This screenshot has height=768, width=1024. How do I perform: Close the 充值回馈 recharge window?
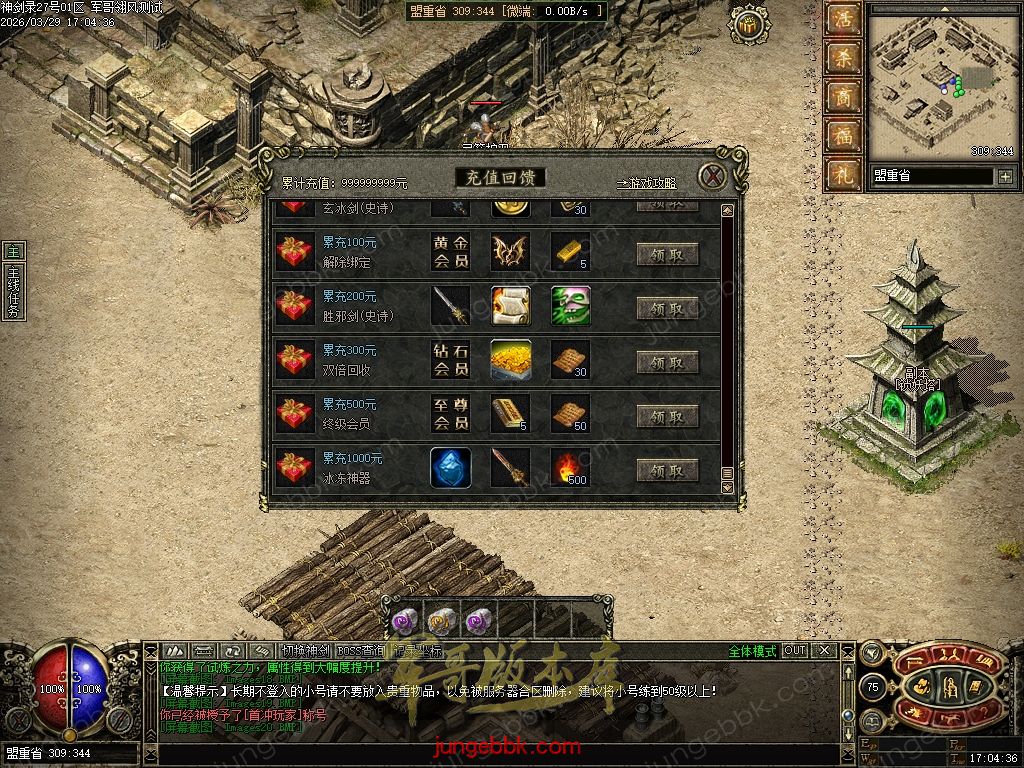[x=712, y=177]
